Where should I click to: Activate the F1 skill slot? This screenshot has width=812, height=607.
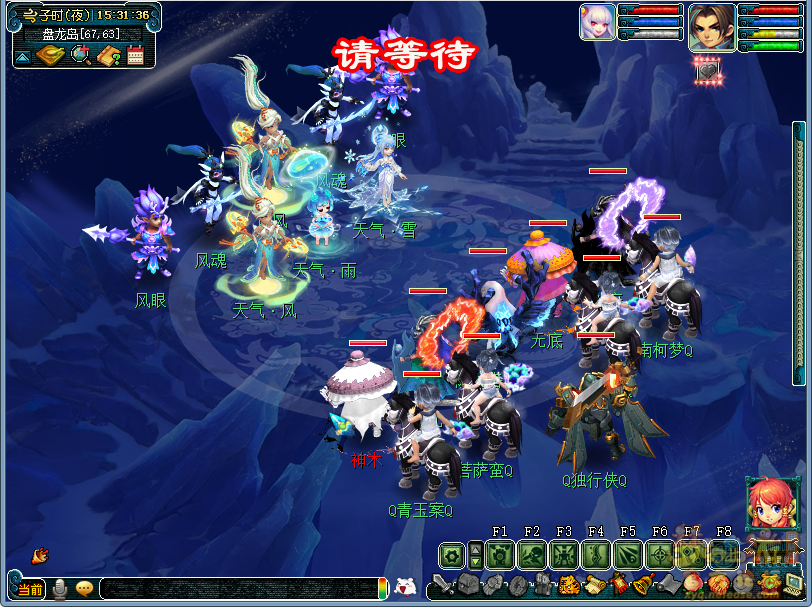pyautogui.click(x=500, y=554)
